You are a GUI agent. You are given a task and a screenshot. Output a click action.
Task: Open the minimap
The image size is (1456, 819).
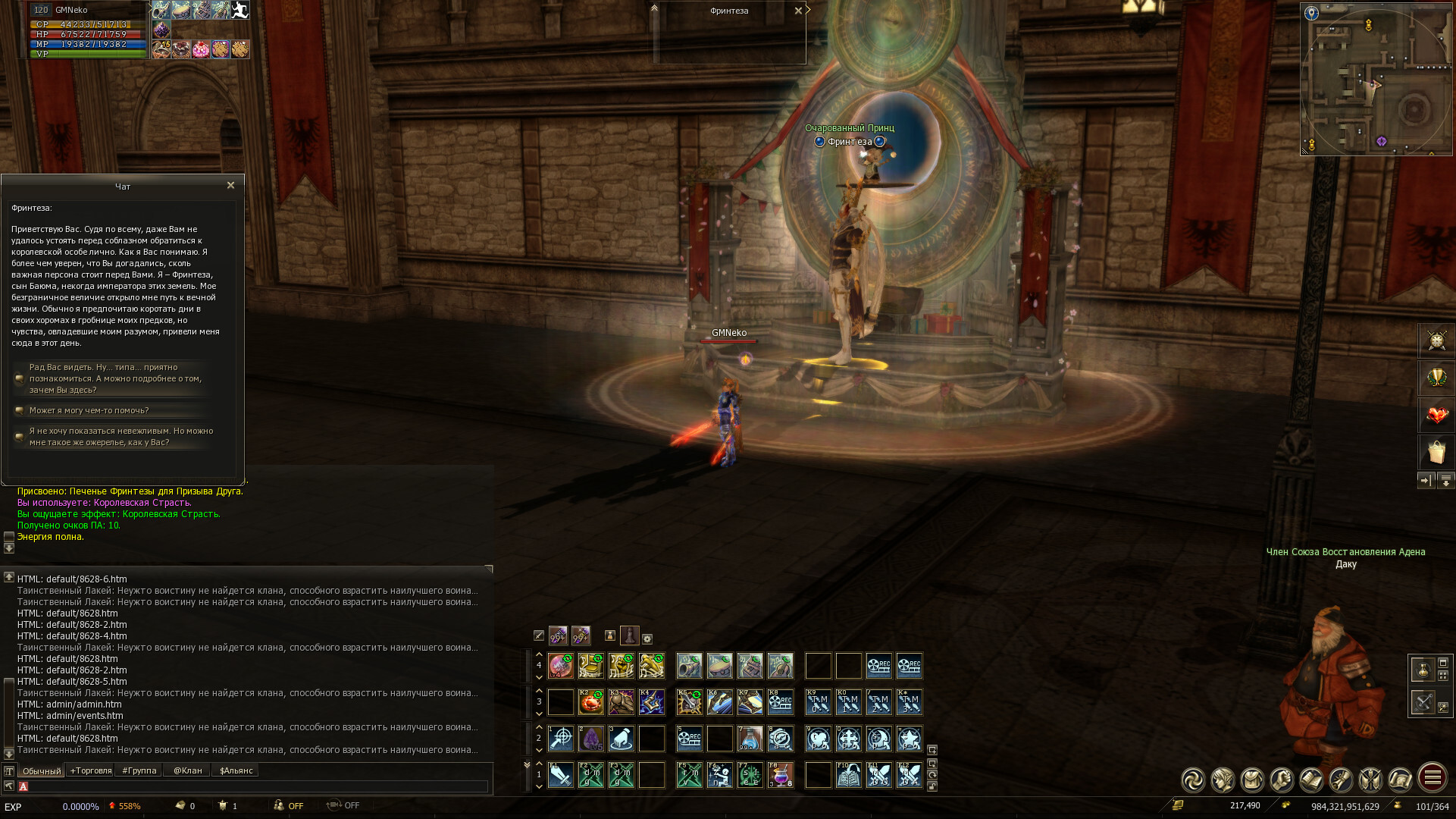(1376, 79)
